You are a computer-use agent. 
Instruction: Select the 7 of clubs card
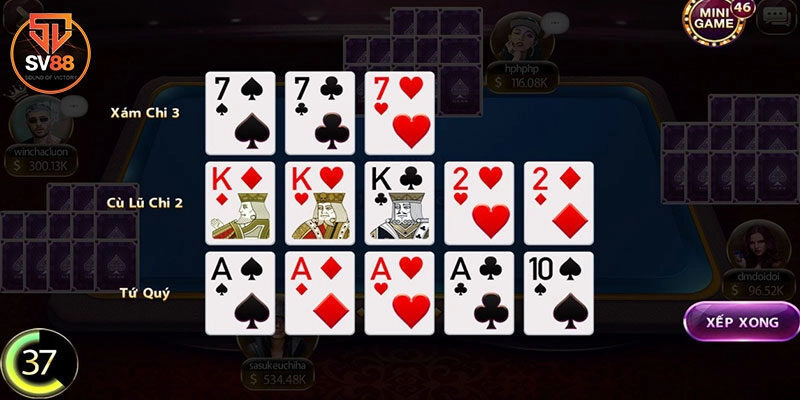tap(320, 113)
